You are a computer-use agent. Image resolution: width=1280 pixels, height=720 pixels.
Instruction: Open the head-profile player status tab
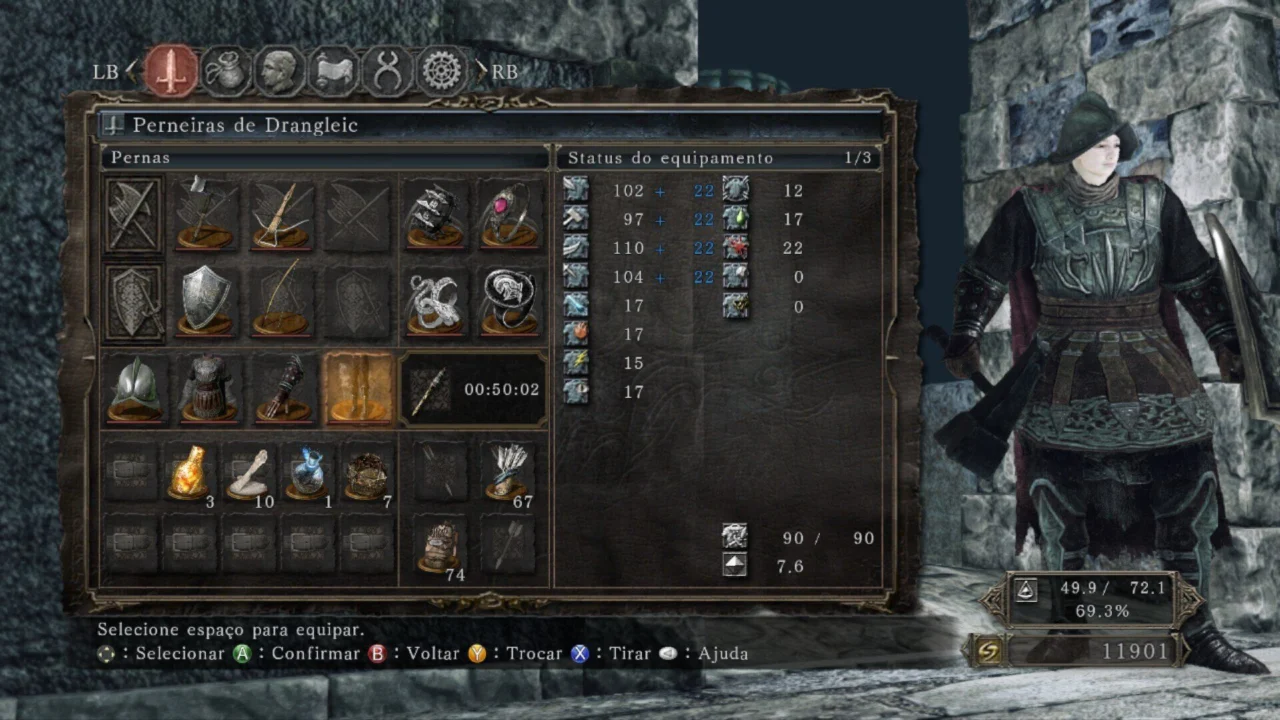coord(280,71)
